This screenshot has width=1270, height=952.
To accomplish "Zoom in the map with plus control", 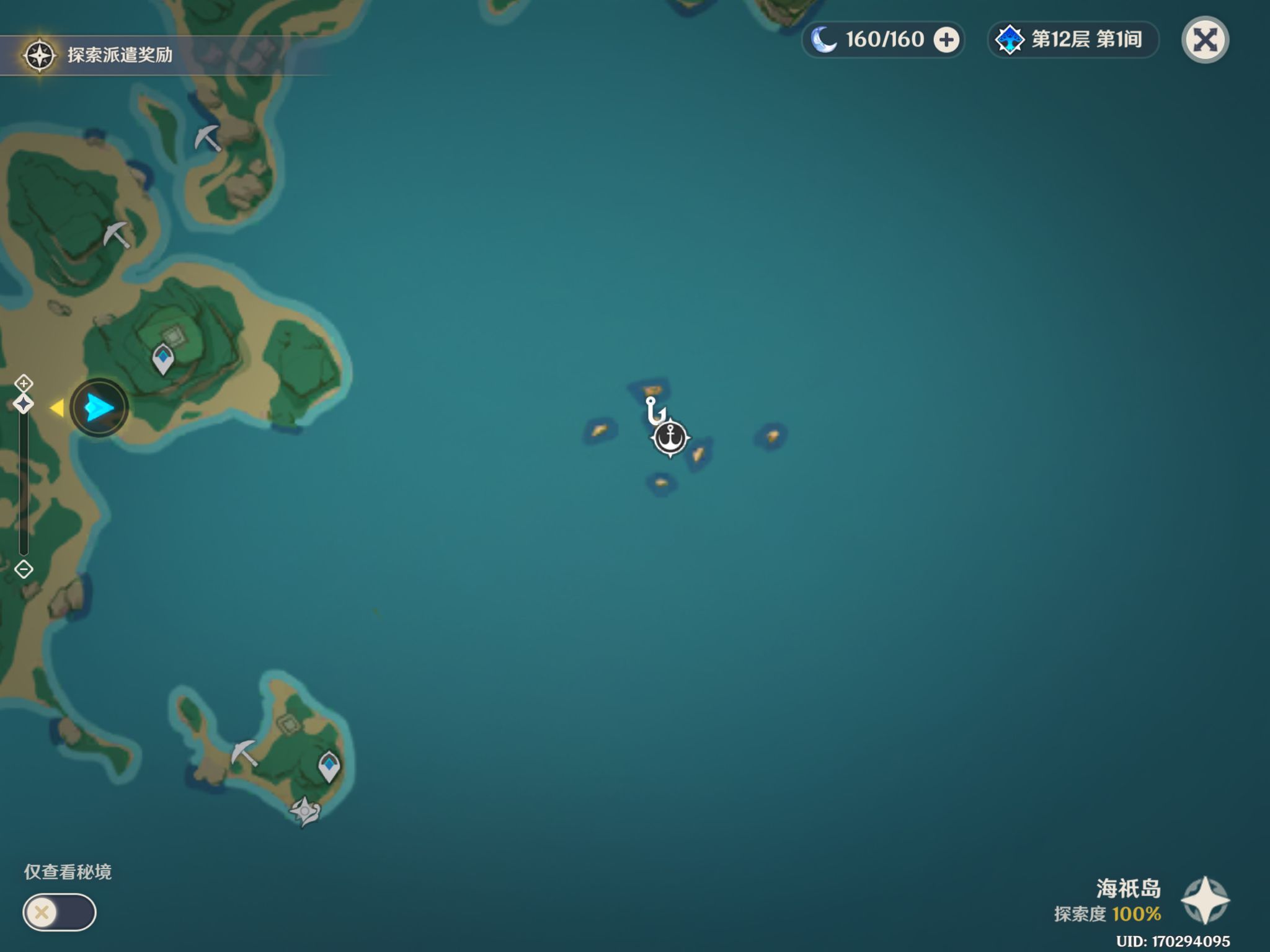I will pyautogui.click(x=24, y=383).
